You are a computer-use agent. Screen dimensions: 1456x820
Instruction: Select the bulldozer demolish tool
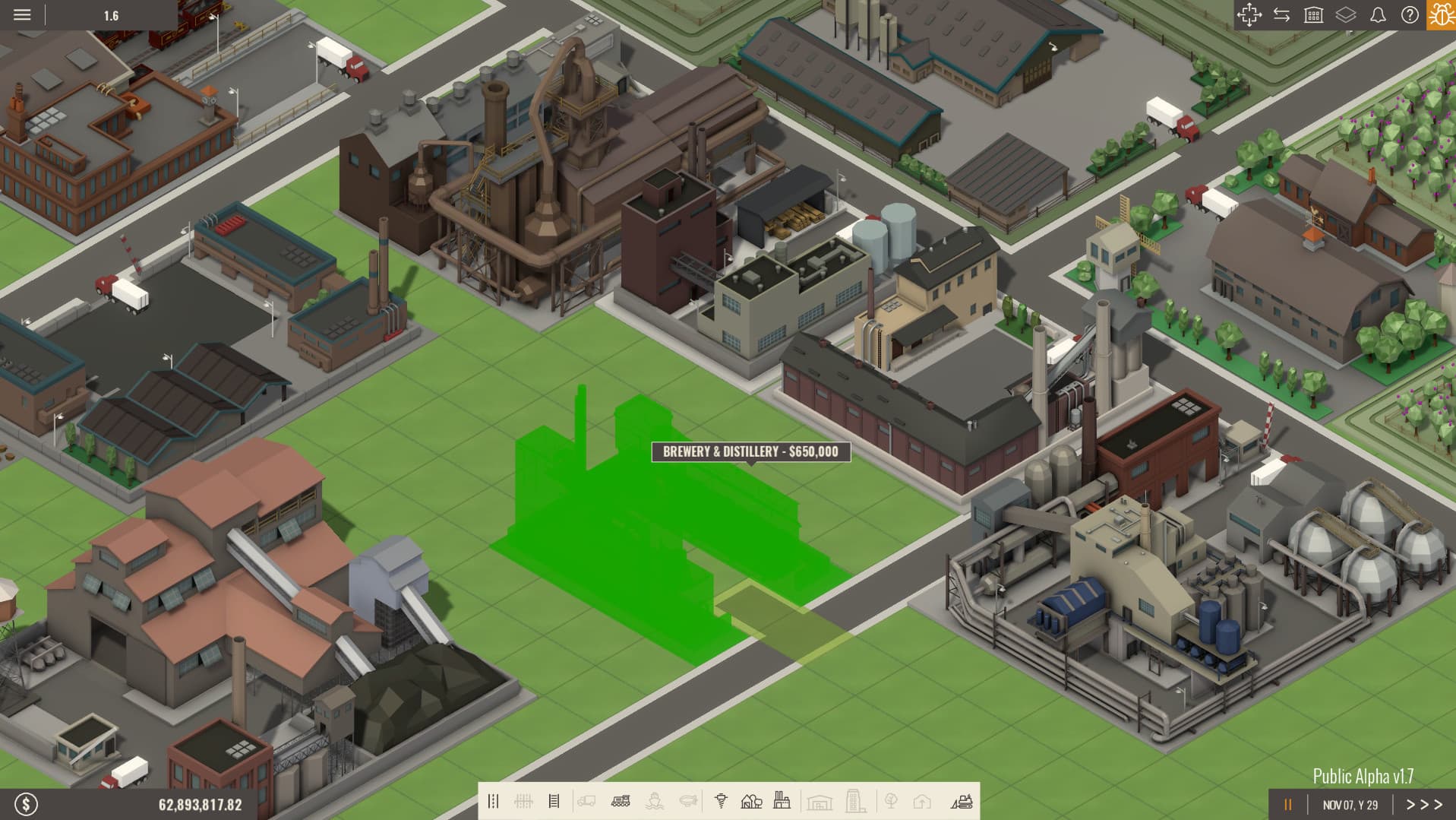(963, 800)
